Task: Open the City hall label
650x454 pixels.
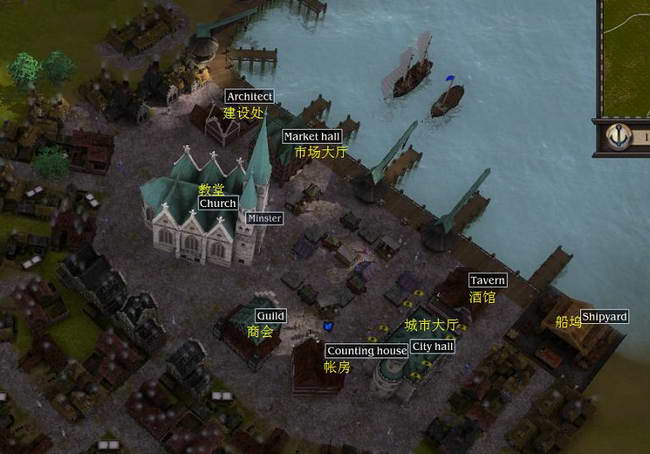Action: click(432, 346)
